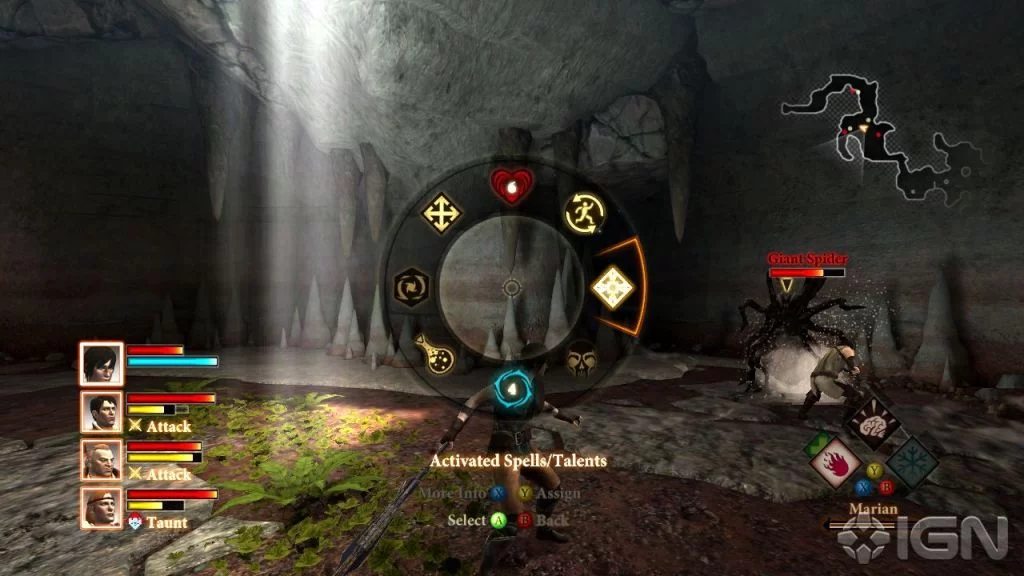1024x576 pixels.
Task: Select the red heart healing wedge
Action: [x=511, y=186]
